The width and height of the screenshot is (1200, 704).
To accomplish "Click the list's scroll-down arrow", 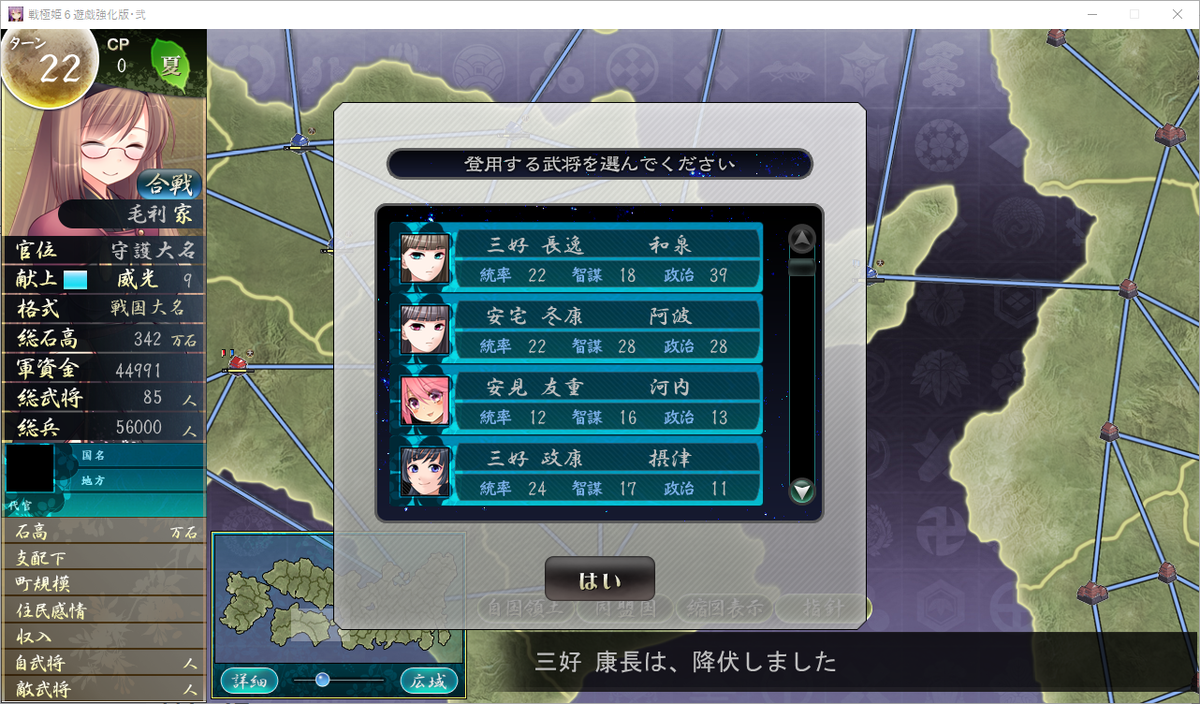I will (x=802, y=491).
